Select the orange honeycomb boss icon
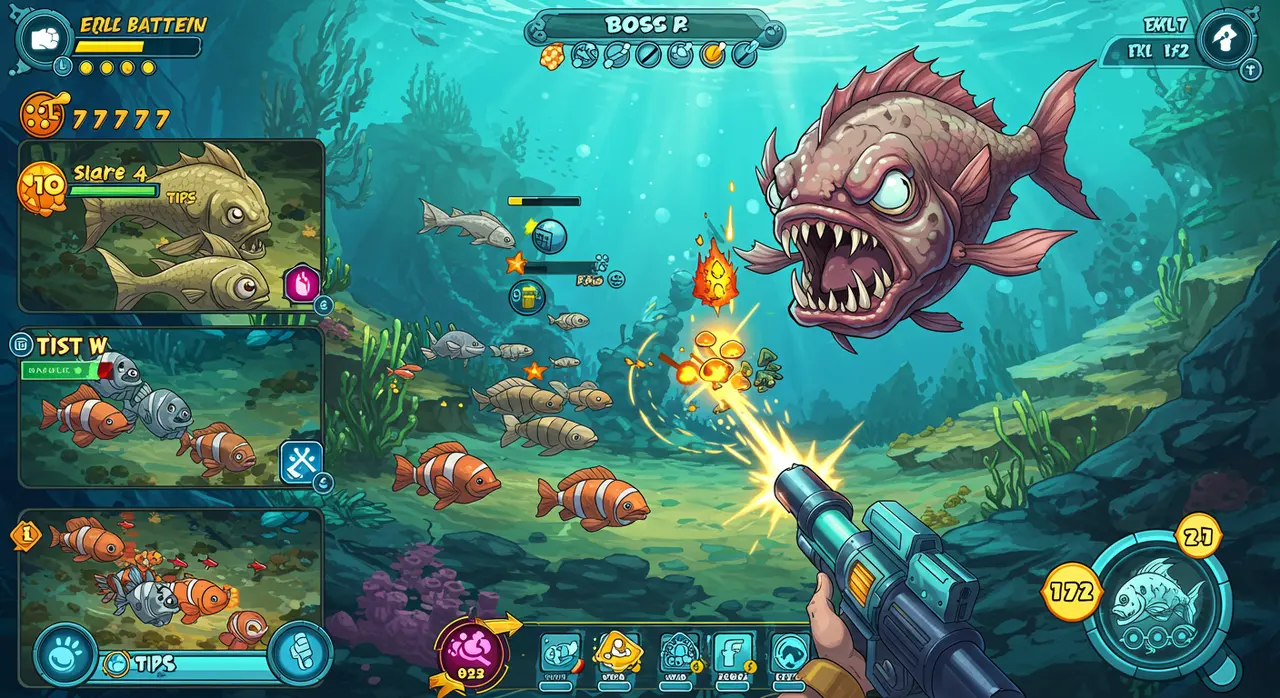This screenshot has height=698, width=1280. (x=552, y=56)
